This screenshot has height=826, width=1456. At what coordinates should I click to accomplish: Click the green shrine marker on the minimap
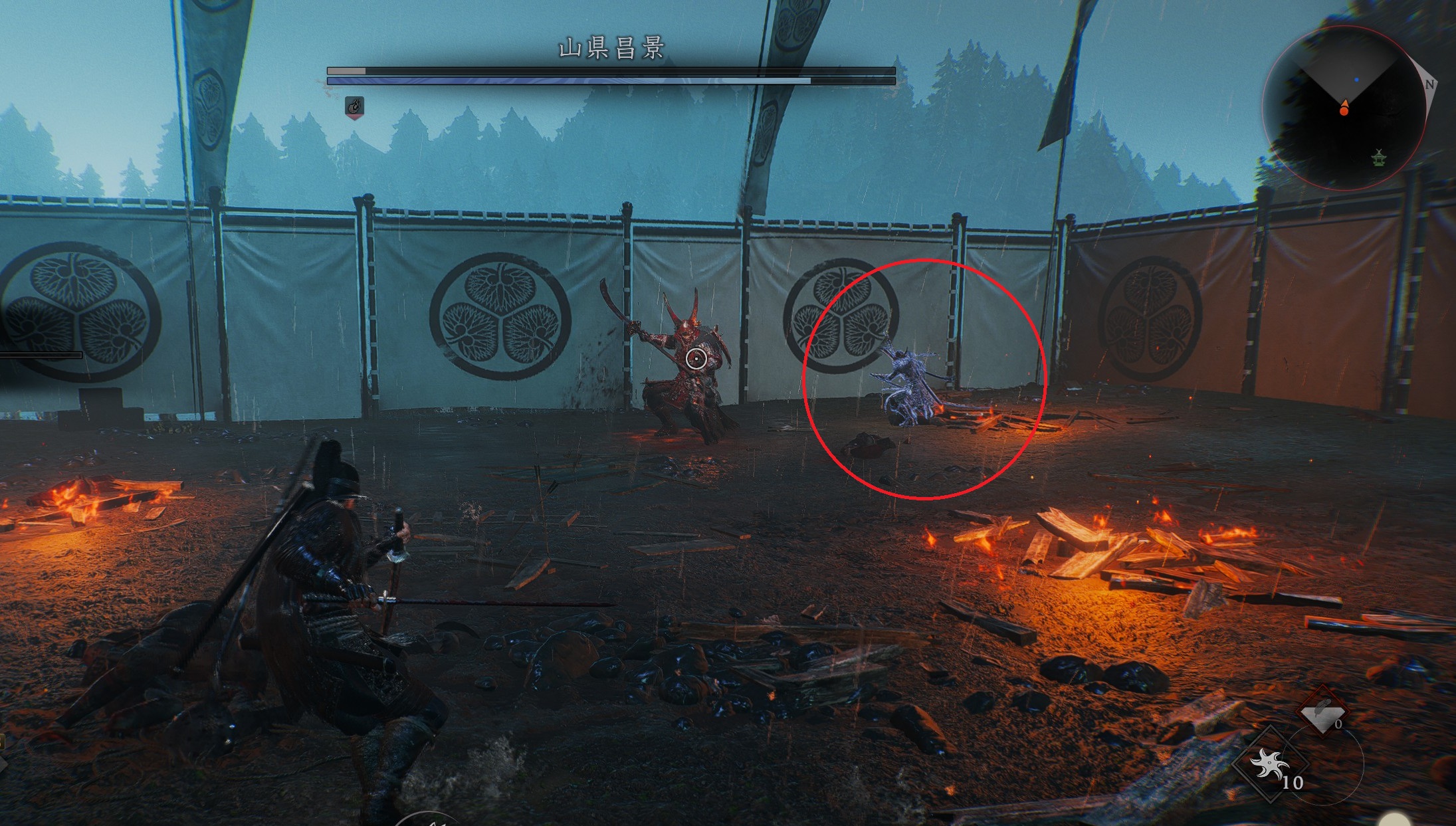[1379, 158]
